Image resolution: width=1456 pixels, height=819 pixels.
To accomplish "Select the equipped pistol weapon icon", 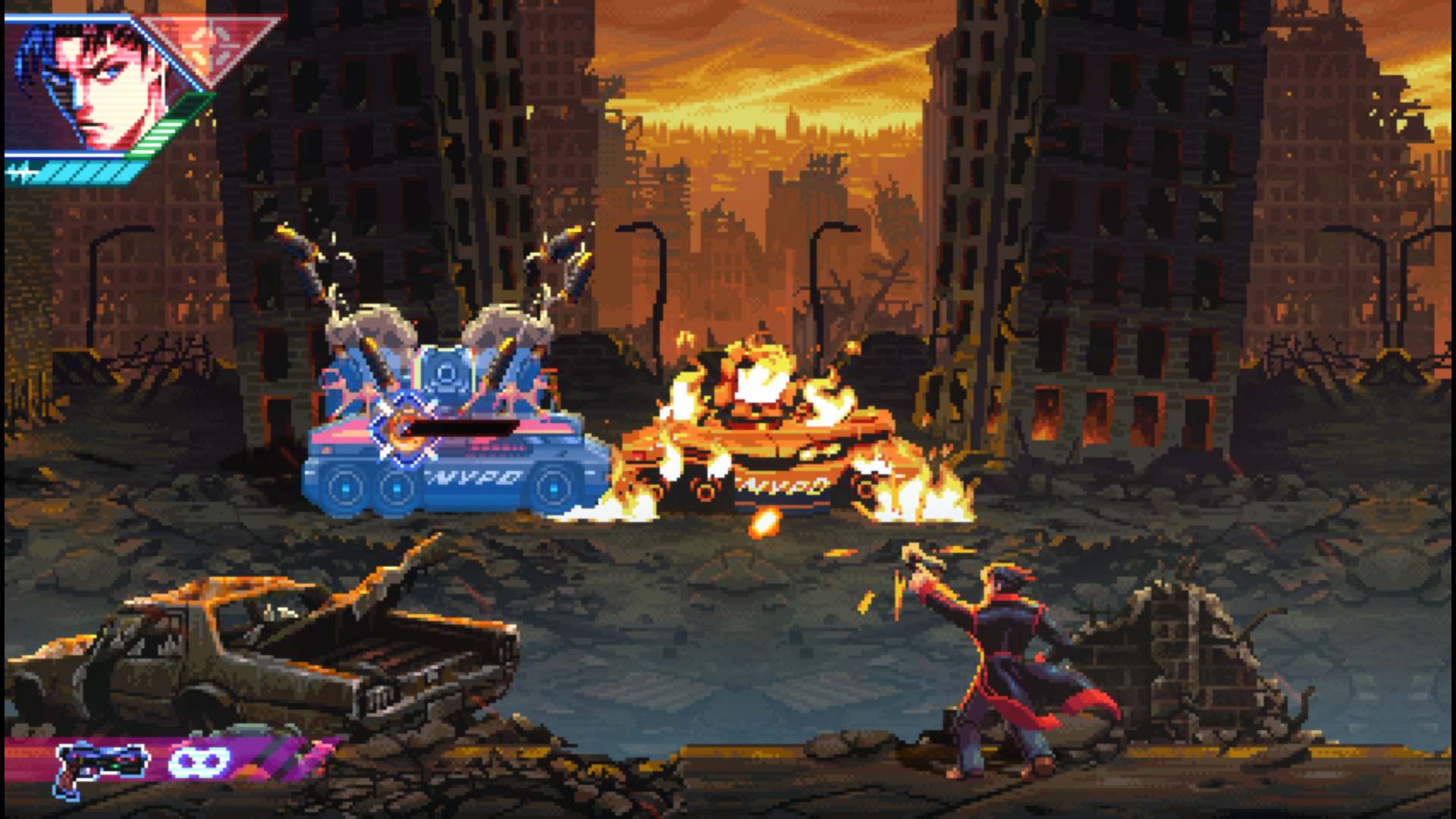I will click(x=100, y=766).
